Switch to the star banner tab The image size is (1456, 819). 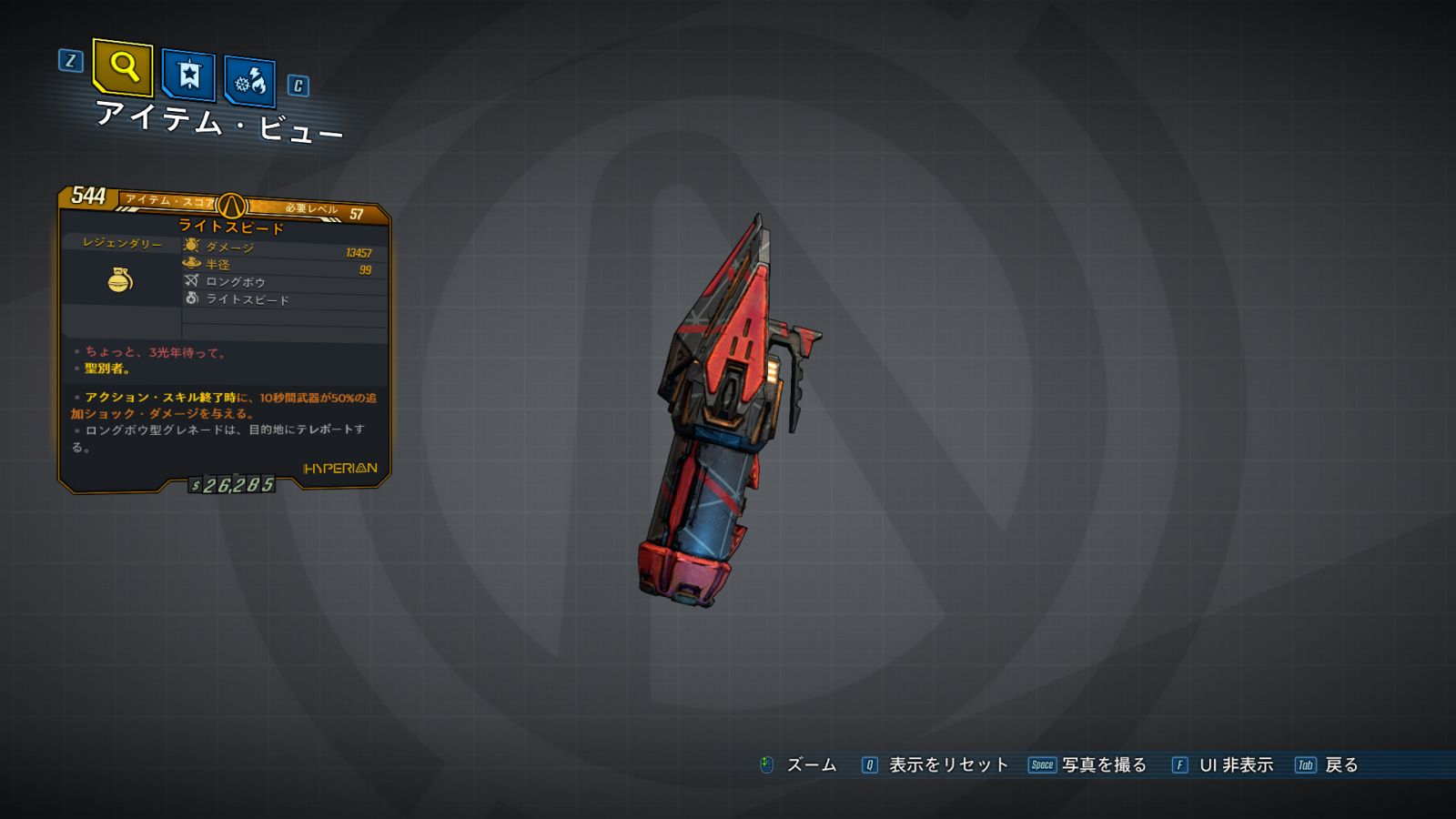coord(188,75)
